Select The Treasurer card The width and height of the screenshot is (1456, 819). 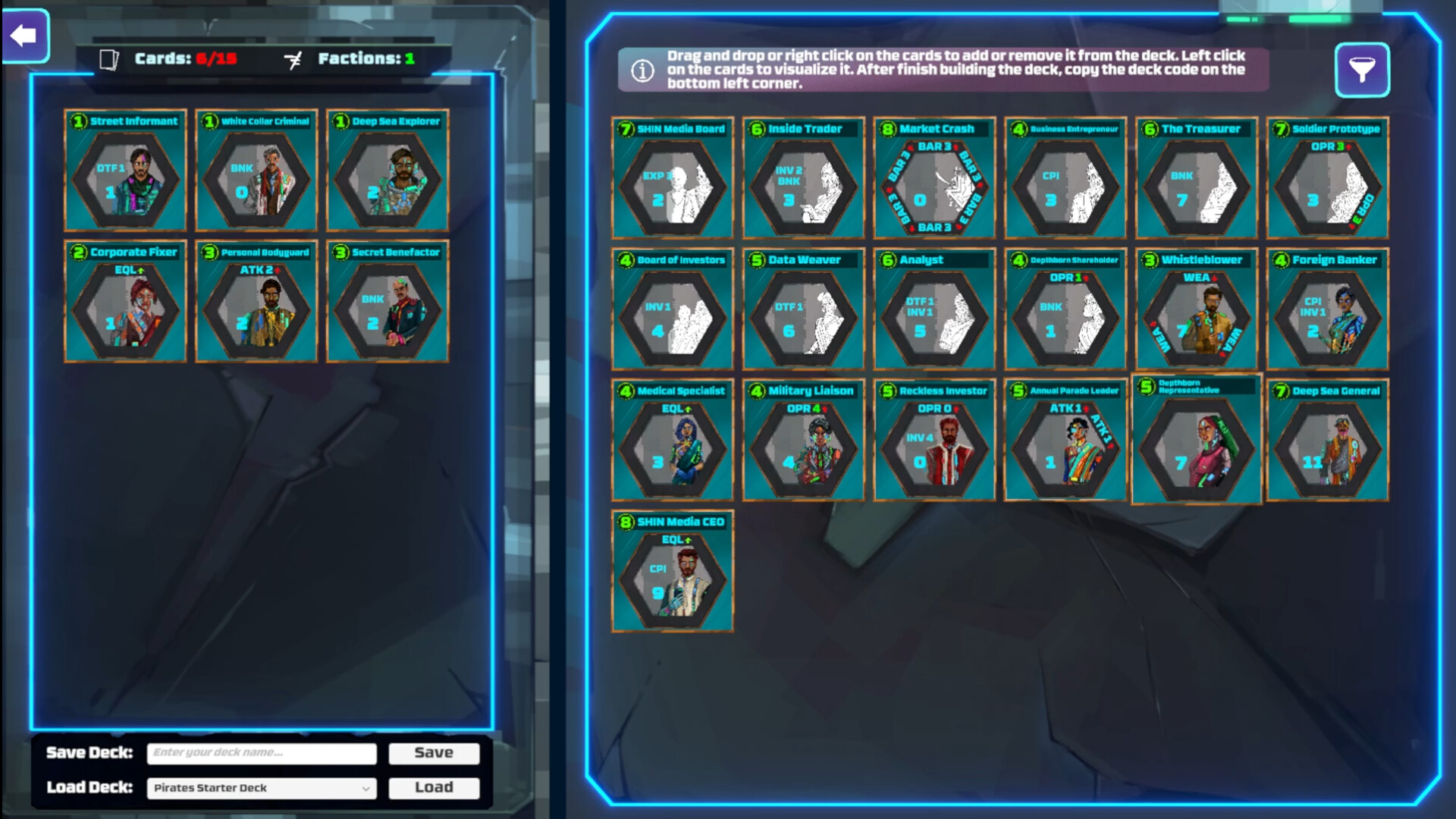point(1197,178)
